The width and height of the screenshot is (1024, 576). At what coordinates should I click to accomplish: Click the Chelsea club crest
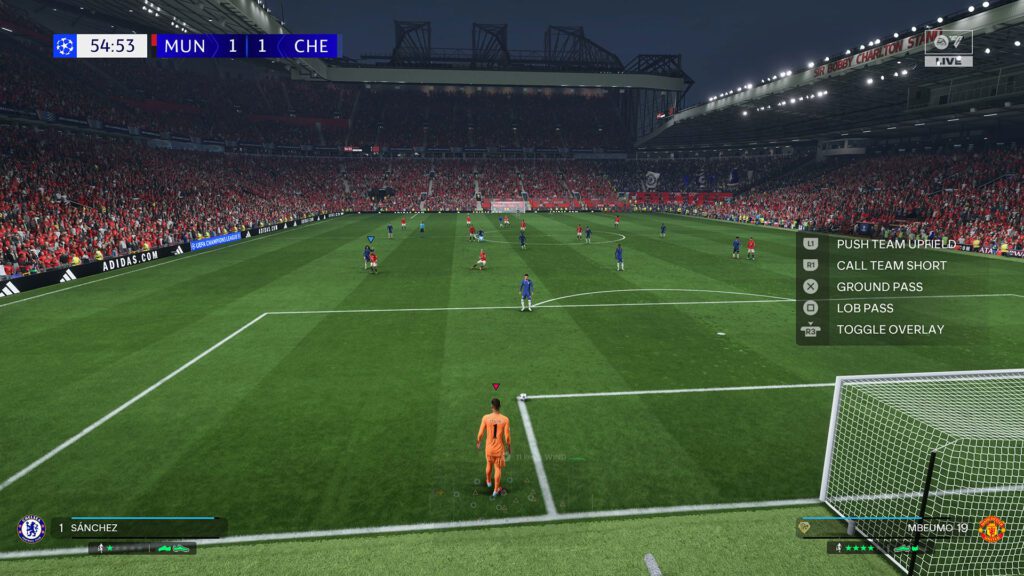tap(31, 528)
